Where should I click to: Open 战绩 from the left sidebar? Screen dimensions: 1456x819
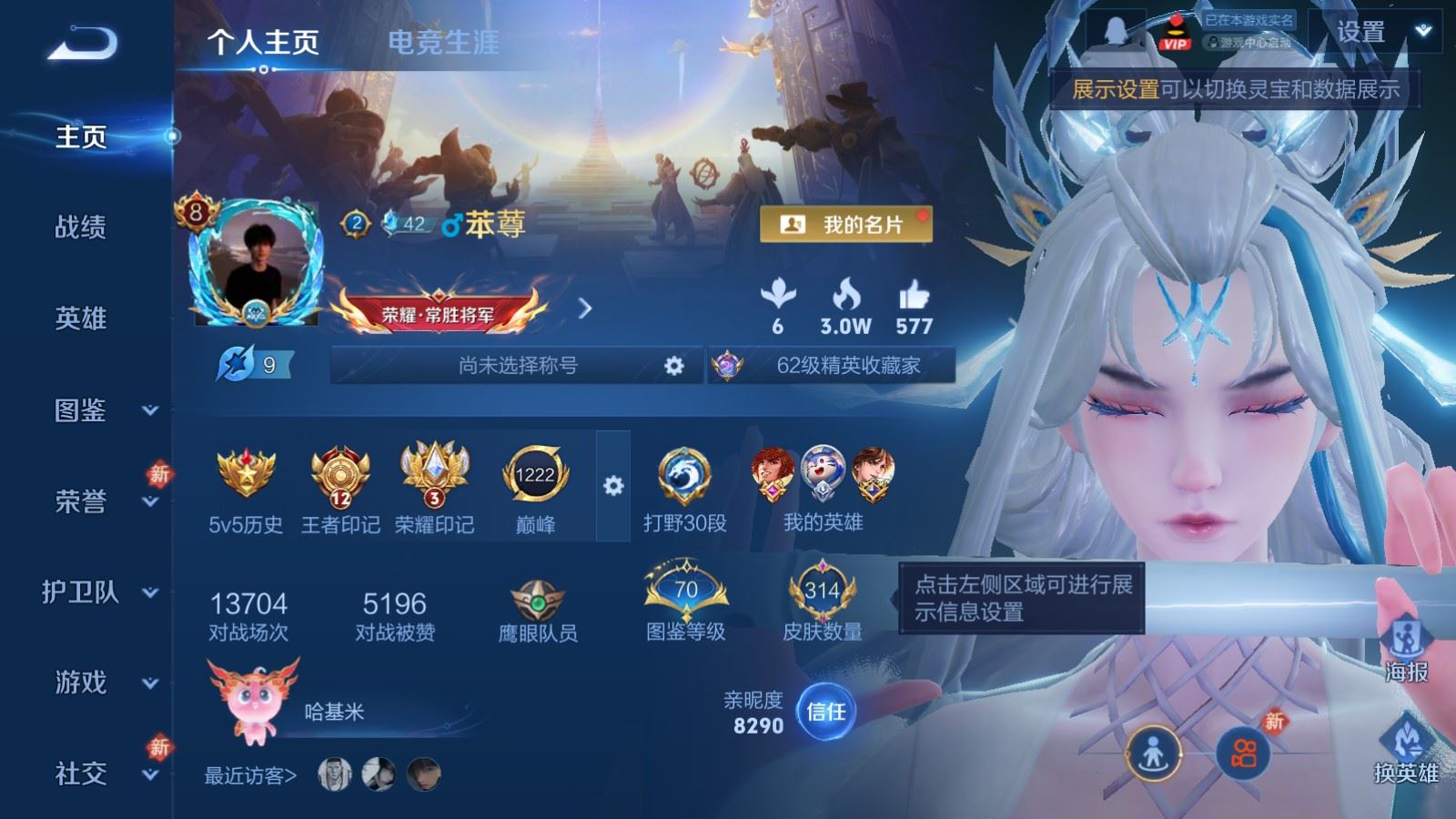click(82, 228)
